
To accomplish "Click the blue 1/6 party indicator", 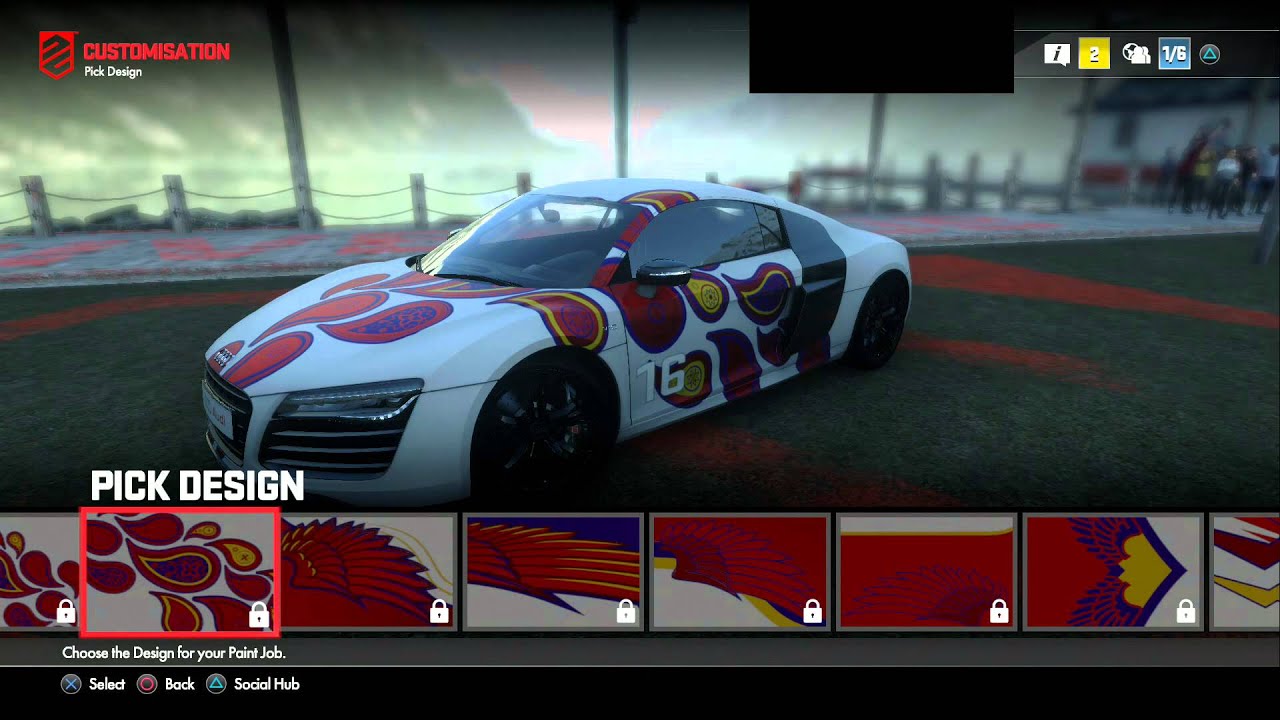I will click(1174, 54).
